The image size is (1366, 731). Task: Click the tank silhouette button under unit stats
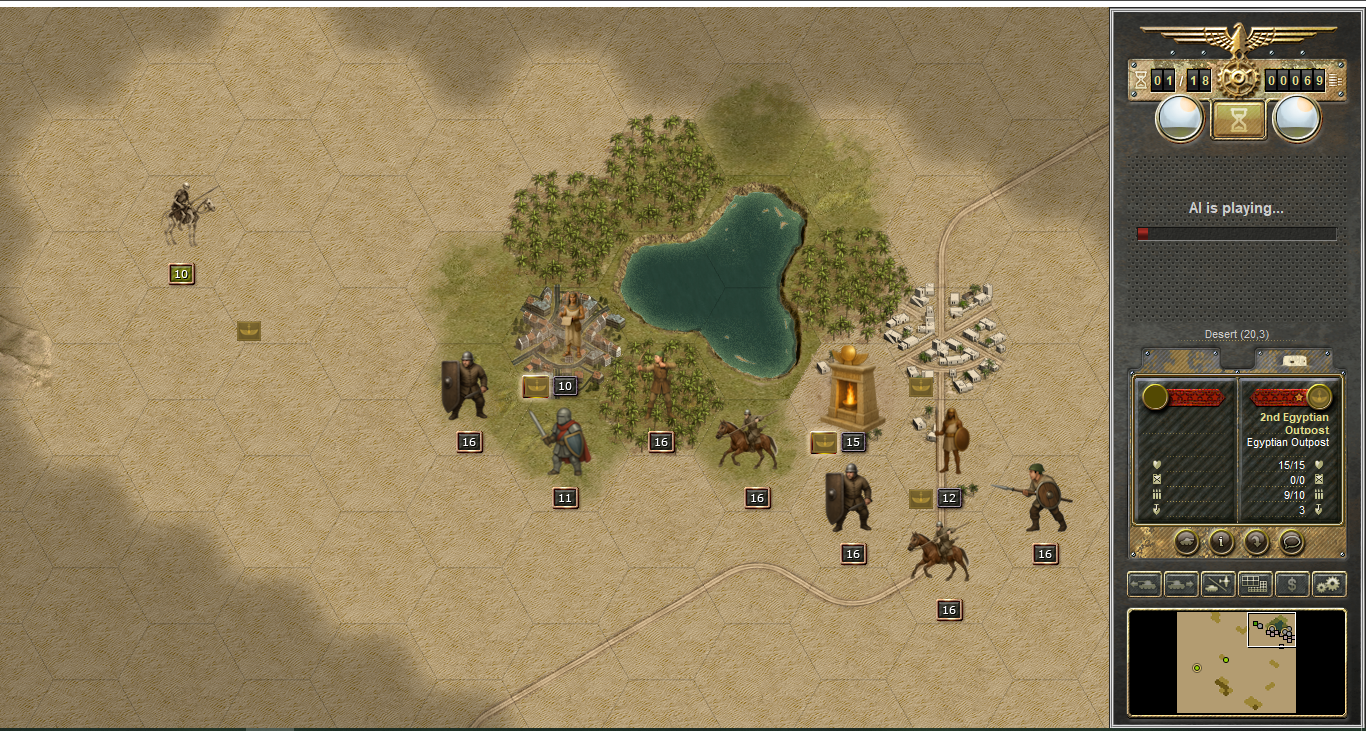pyautogui.click(x=1186, y=541)
